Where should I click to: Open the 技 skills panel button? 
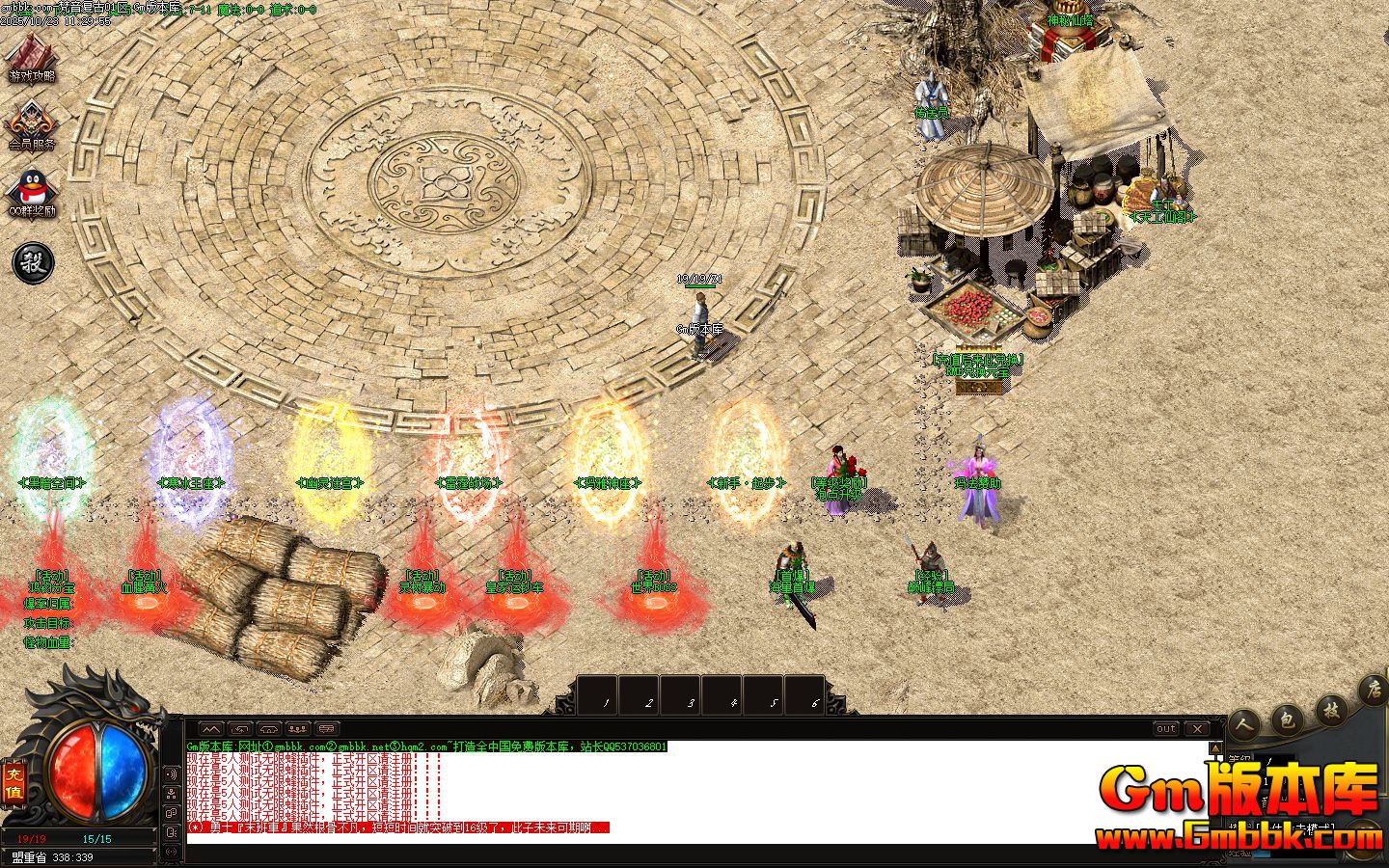pyautogui.click(x=1331, y=711)
